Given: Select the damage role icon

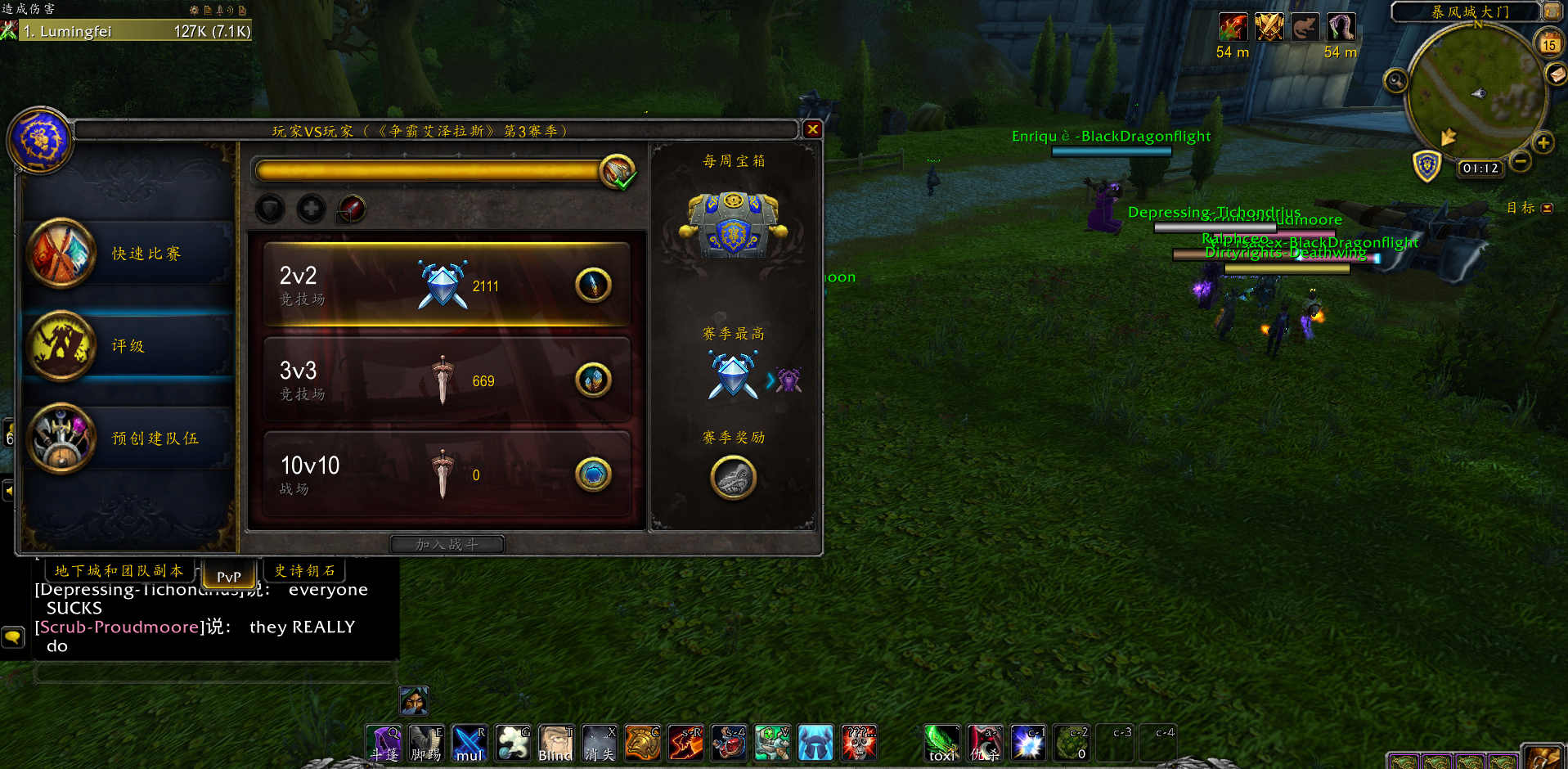Looking at the screenshot, I should pyautogui.click(x=352, y=209).
